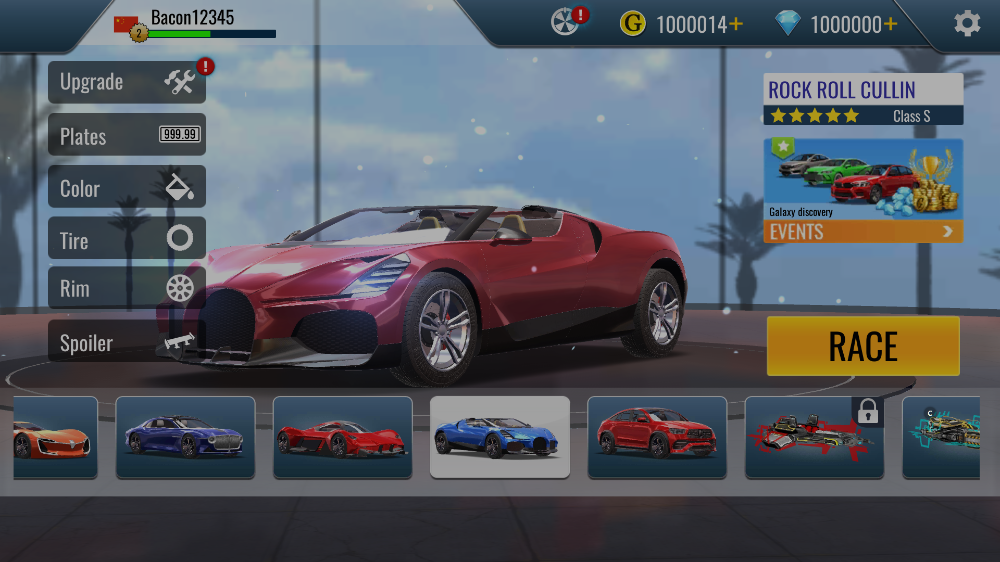This screenshot has height=562, width=1000.
Task: Select the Tire customization button
Action: click(127, 239)
